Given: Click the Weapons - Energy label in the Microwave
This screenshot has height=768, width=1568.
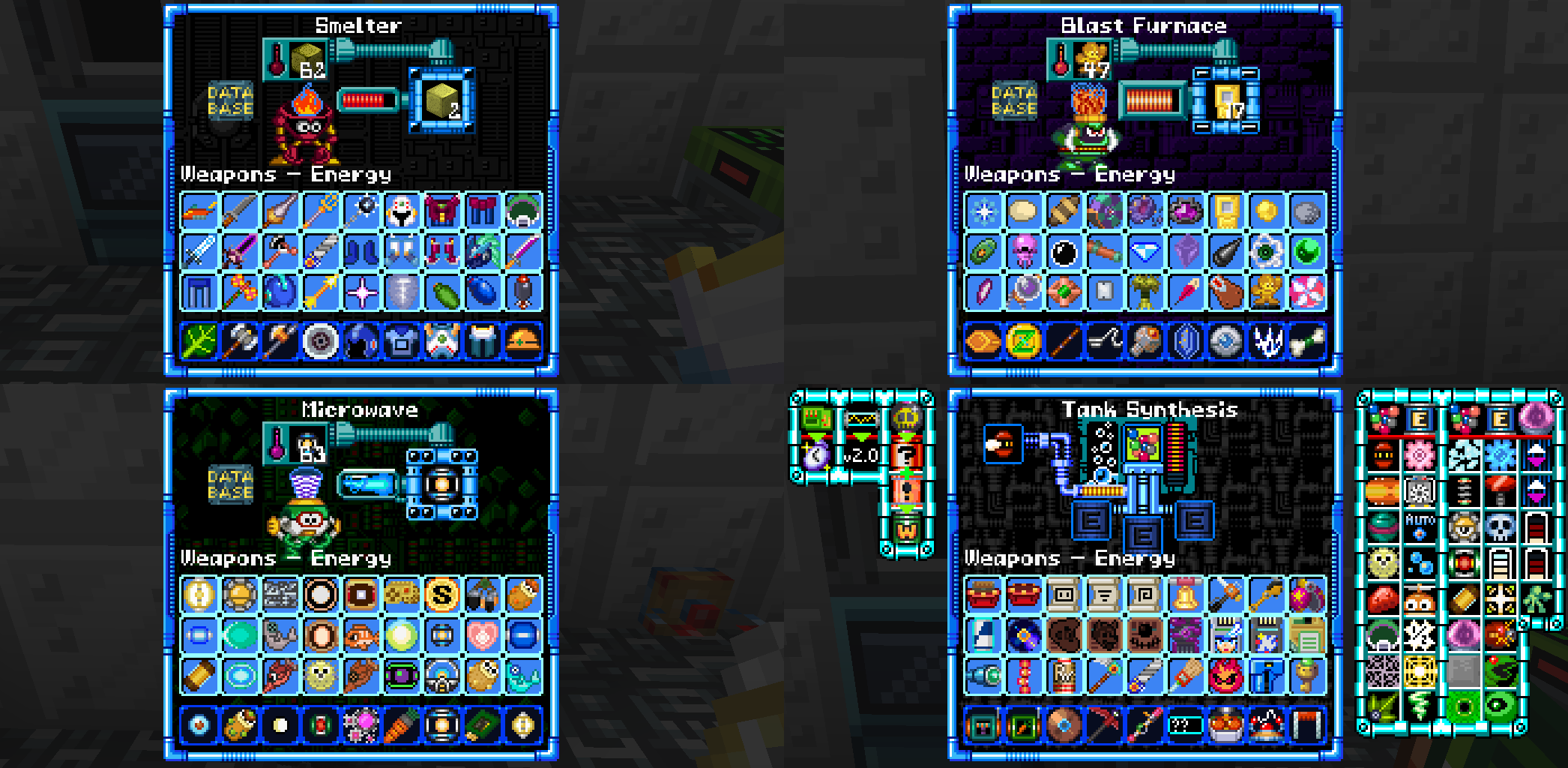Looking at the screenshot, I should (285, 558).
